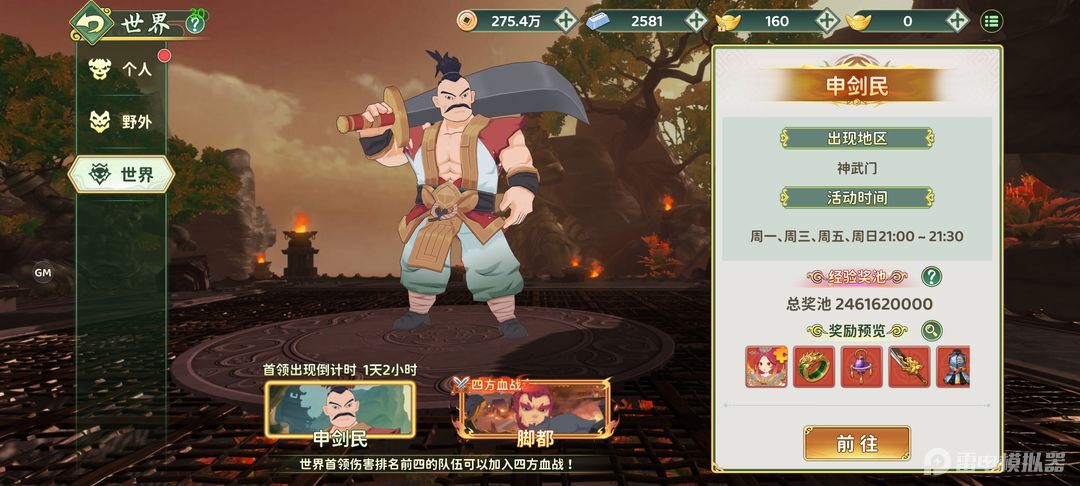Add more copper coins with plus button
Screen dimensions: 1080x486
pyautogui.click(x=566, y=20)
